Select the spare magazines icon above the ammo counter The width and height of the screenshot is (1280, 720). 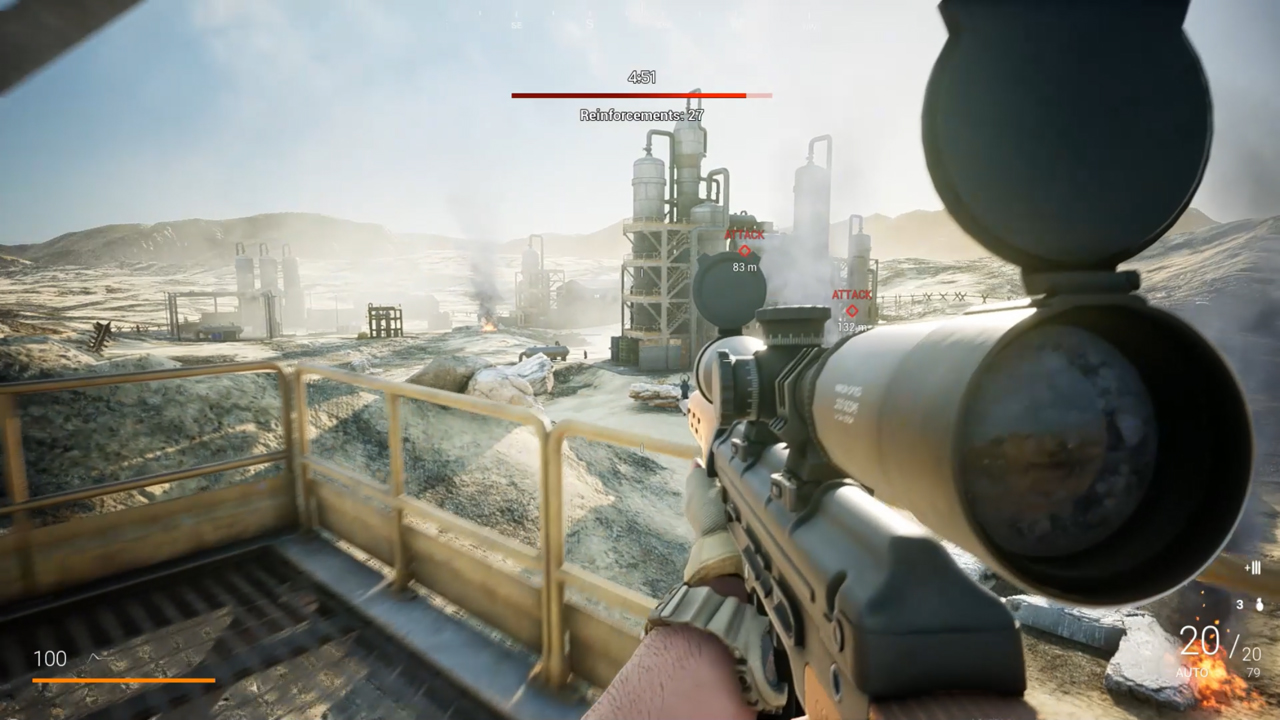1253,568
